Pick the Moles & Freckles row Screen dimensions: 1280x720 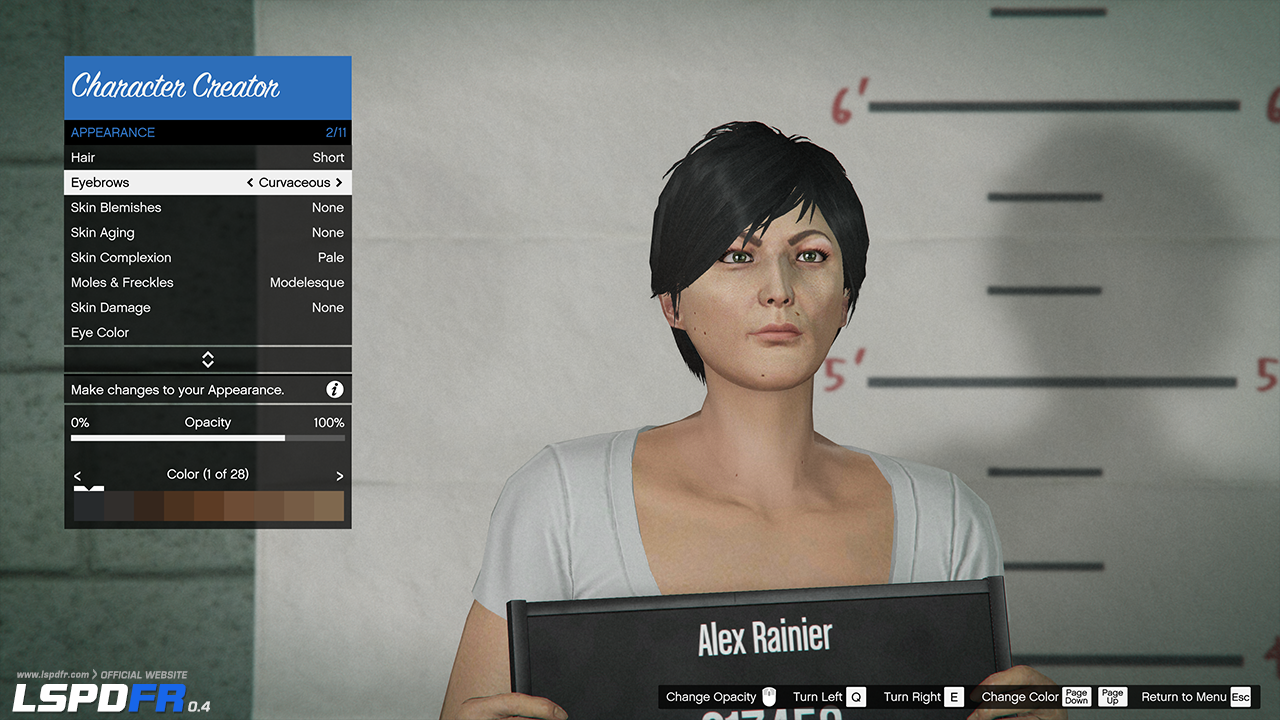coord(207,283)
